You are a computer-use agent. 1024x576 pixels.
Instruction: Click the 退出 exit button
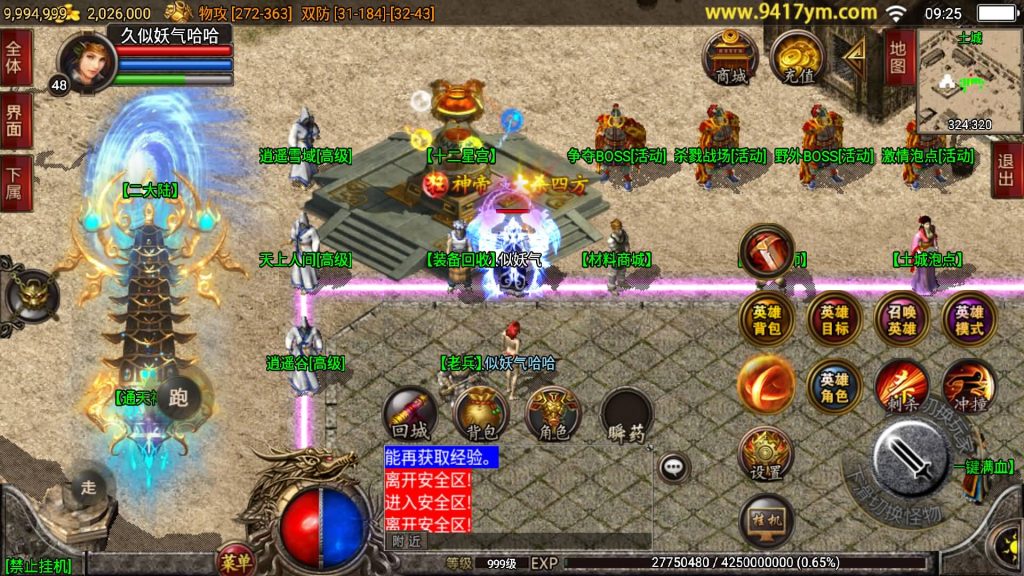(x=1007, y=169)
